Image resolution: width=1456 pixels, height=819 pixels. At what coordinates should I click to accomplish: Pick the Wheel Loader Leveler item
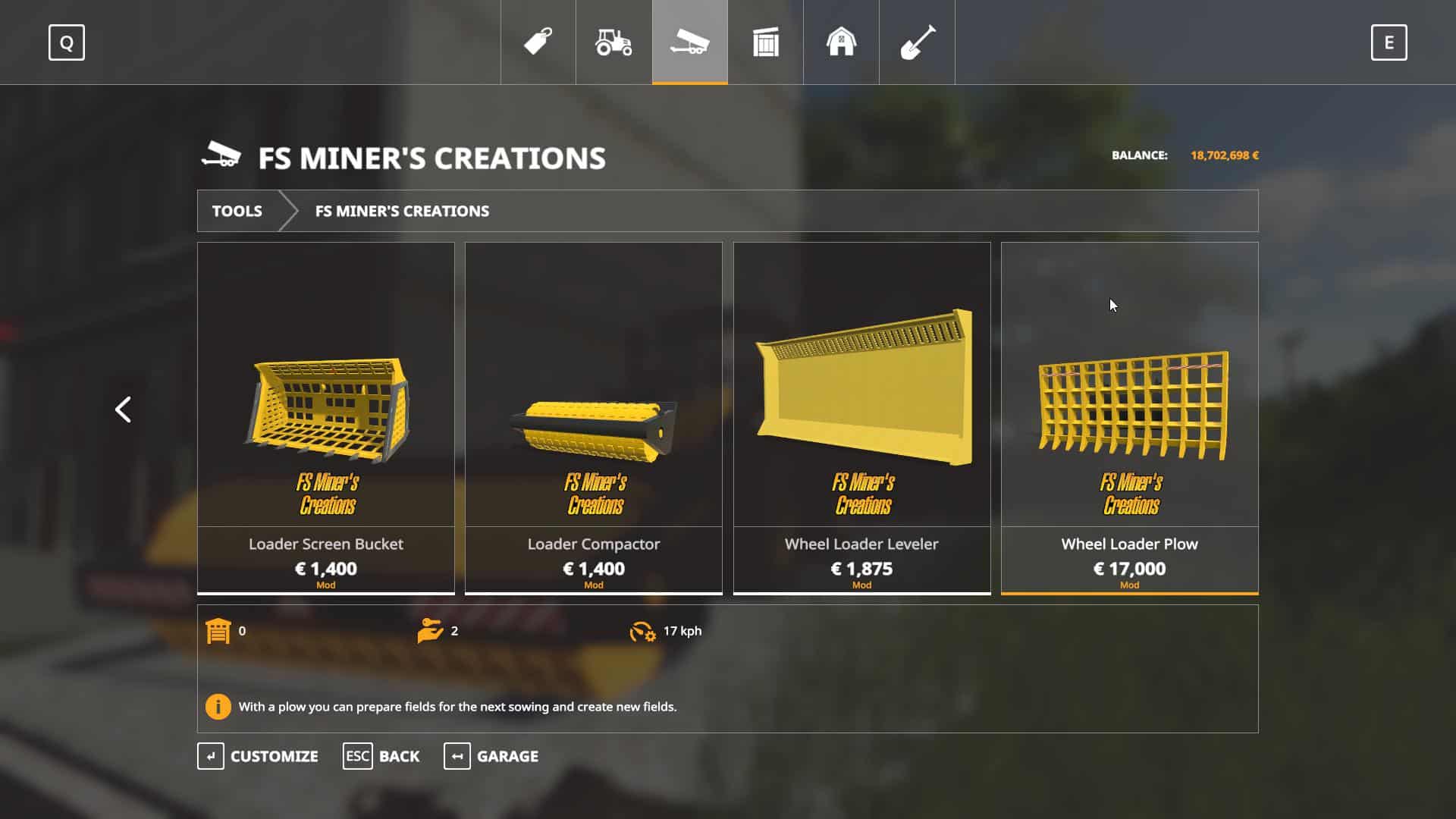(x=861, y=417)
